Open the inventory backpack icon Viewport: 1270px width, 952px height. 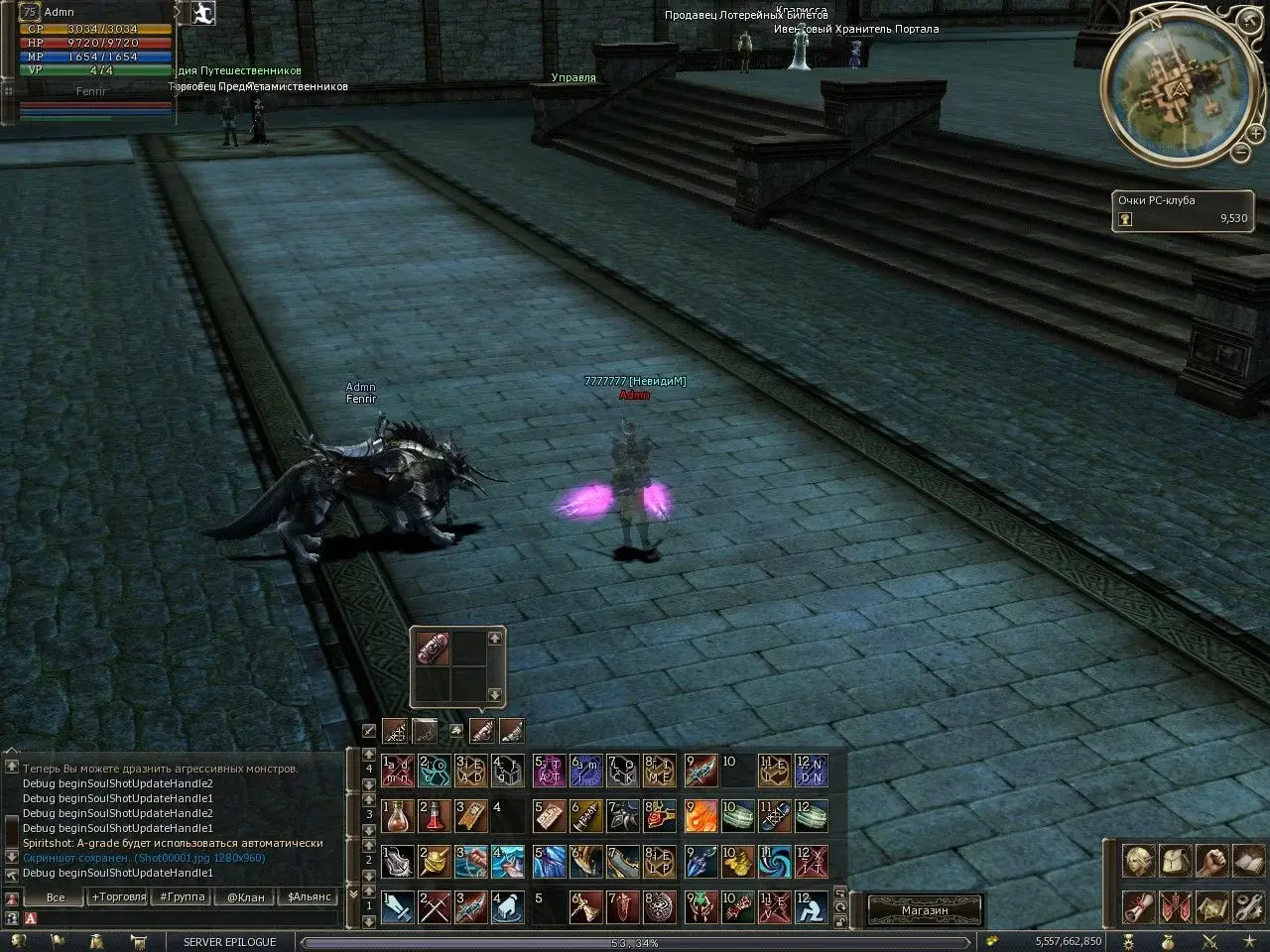tap(1175, 862)
